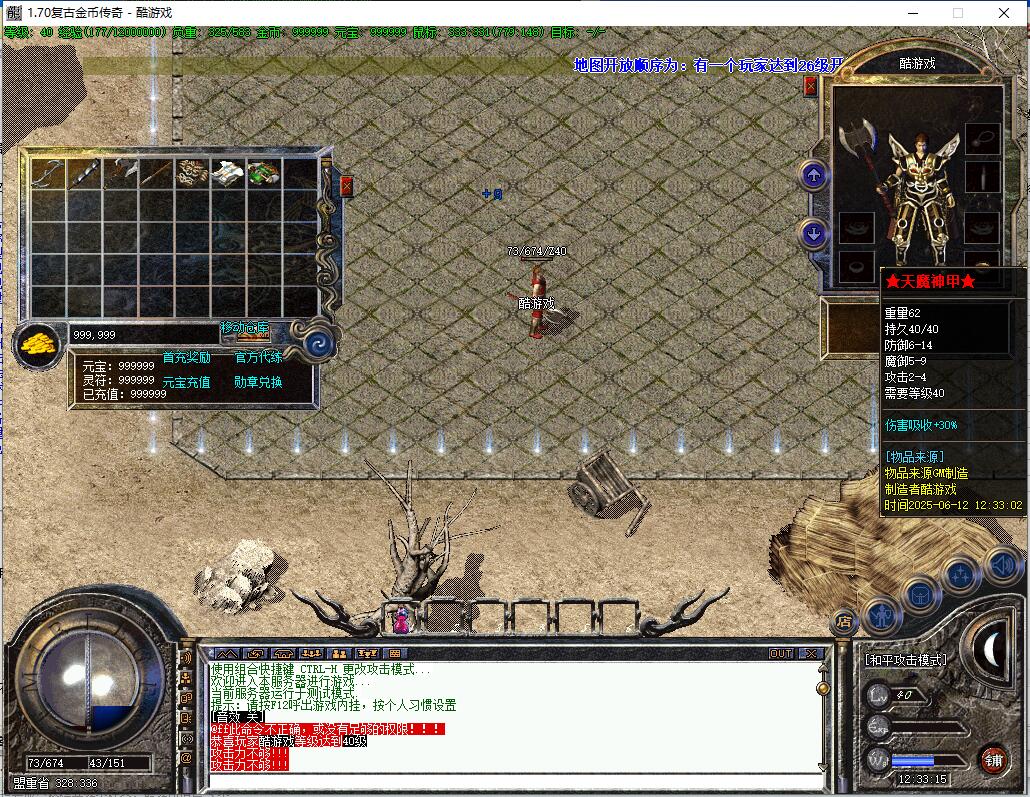The image size is (1030, 797).
Task: Open 移动仓库 mobile warehouse
Action: coord(245,329)
